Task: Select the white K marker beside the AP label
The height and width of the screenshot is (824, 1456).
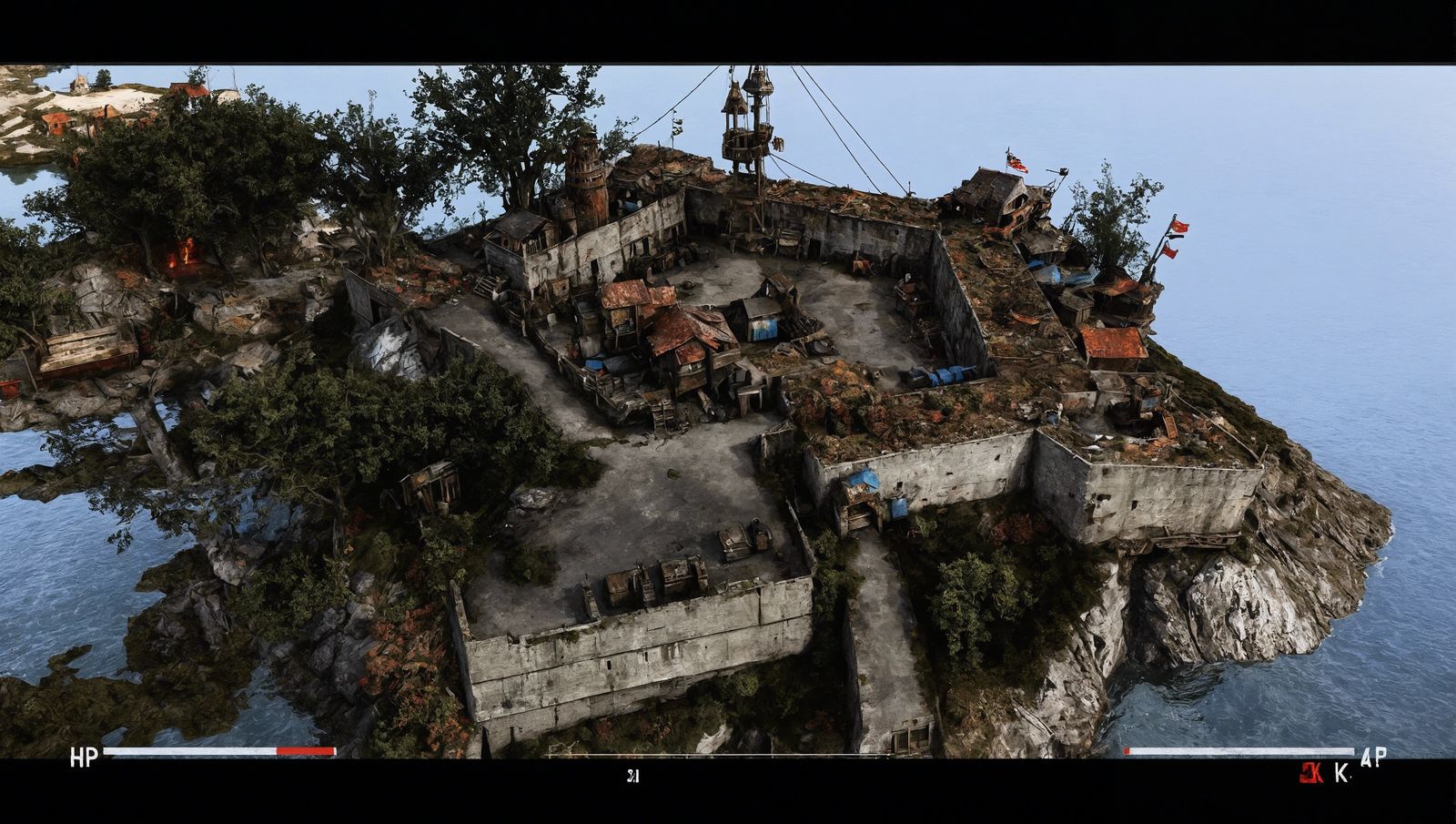Action: (x=1340, y=772)
